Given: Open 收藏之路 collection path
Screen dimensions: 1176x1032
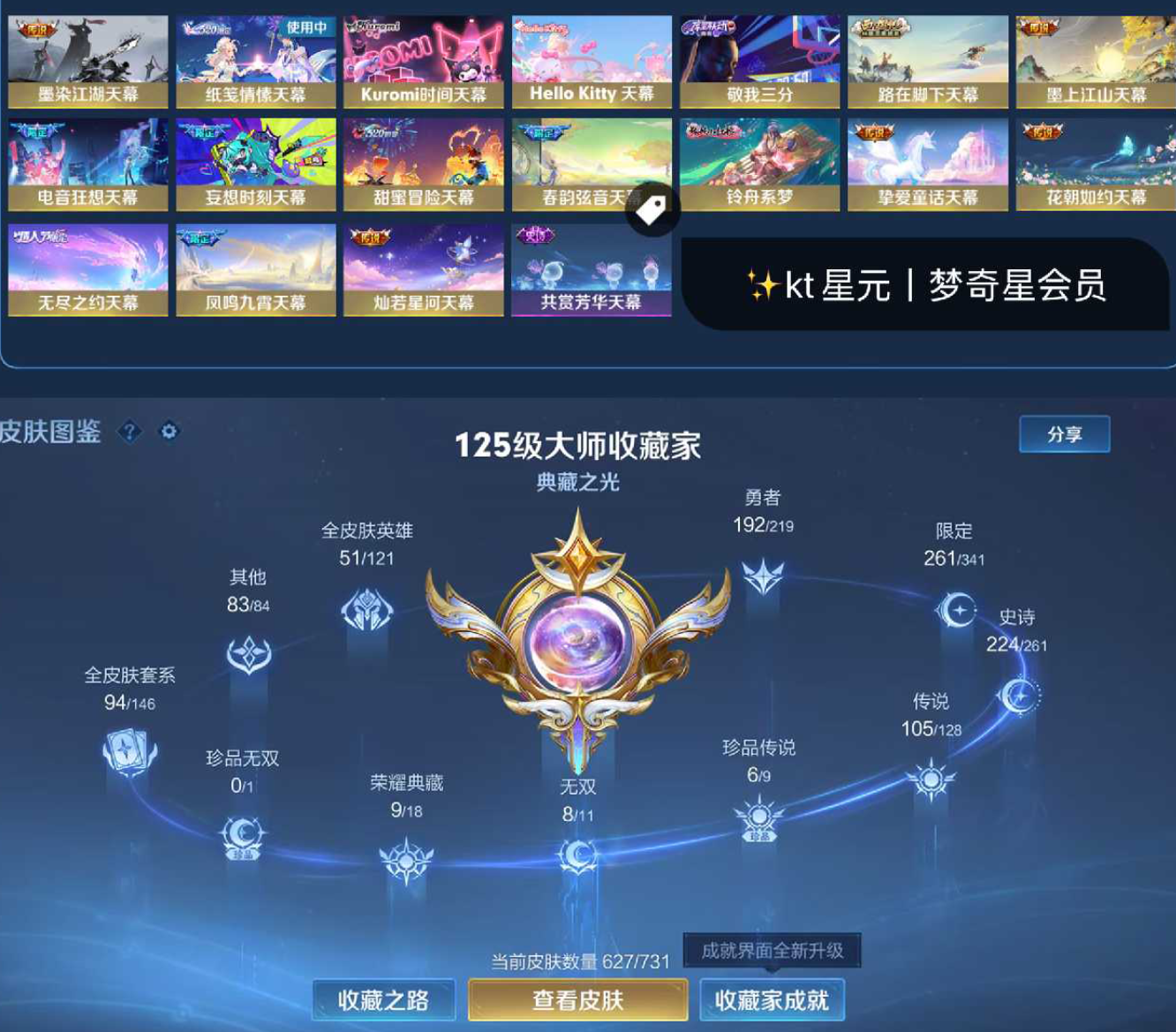Looking at the screenshot, I should tap(384, 1001).
